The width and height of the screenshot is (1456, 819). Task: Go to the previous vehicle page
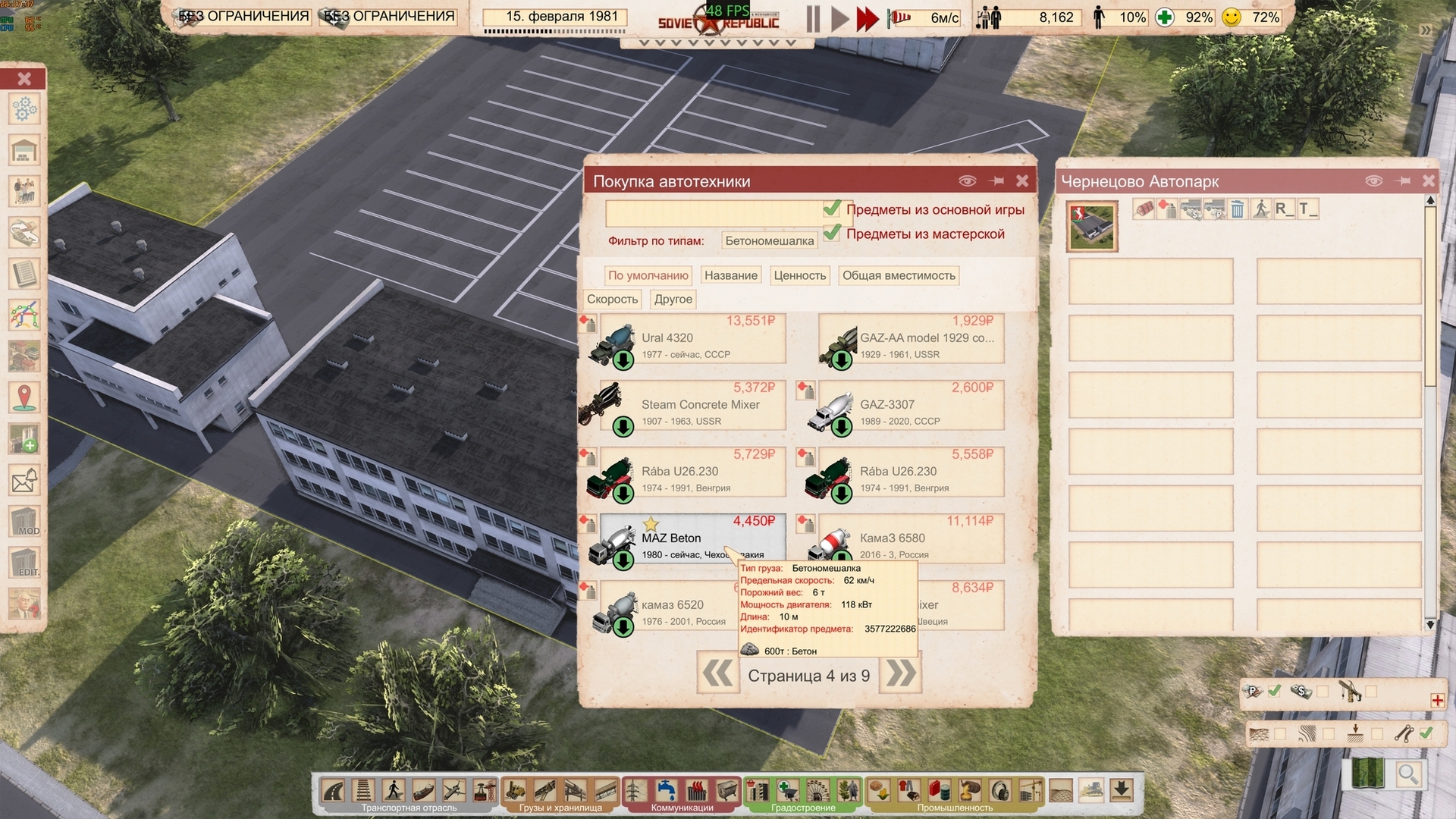coord(717,673)
